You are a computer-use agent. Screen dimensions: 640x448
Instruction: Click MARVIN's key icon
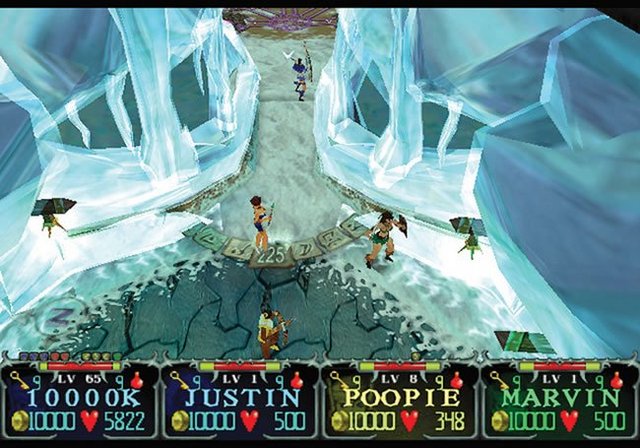coord(499,381)
